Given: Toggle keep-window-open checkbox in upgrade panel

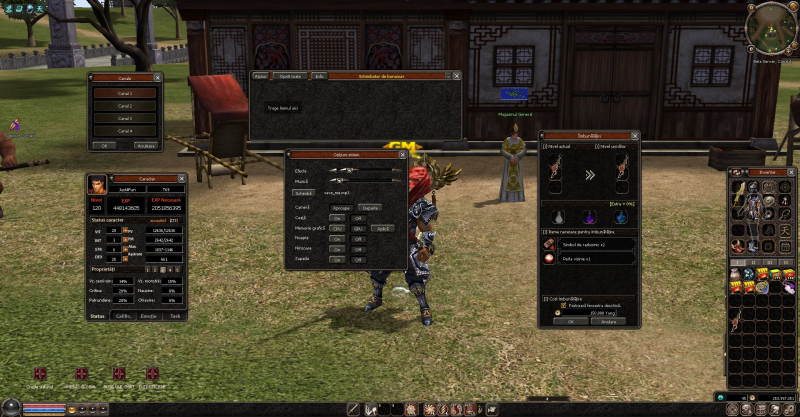Looking at the screenshot, I should pos(562,305).
